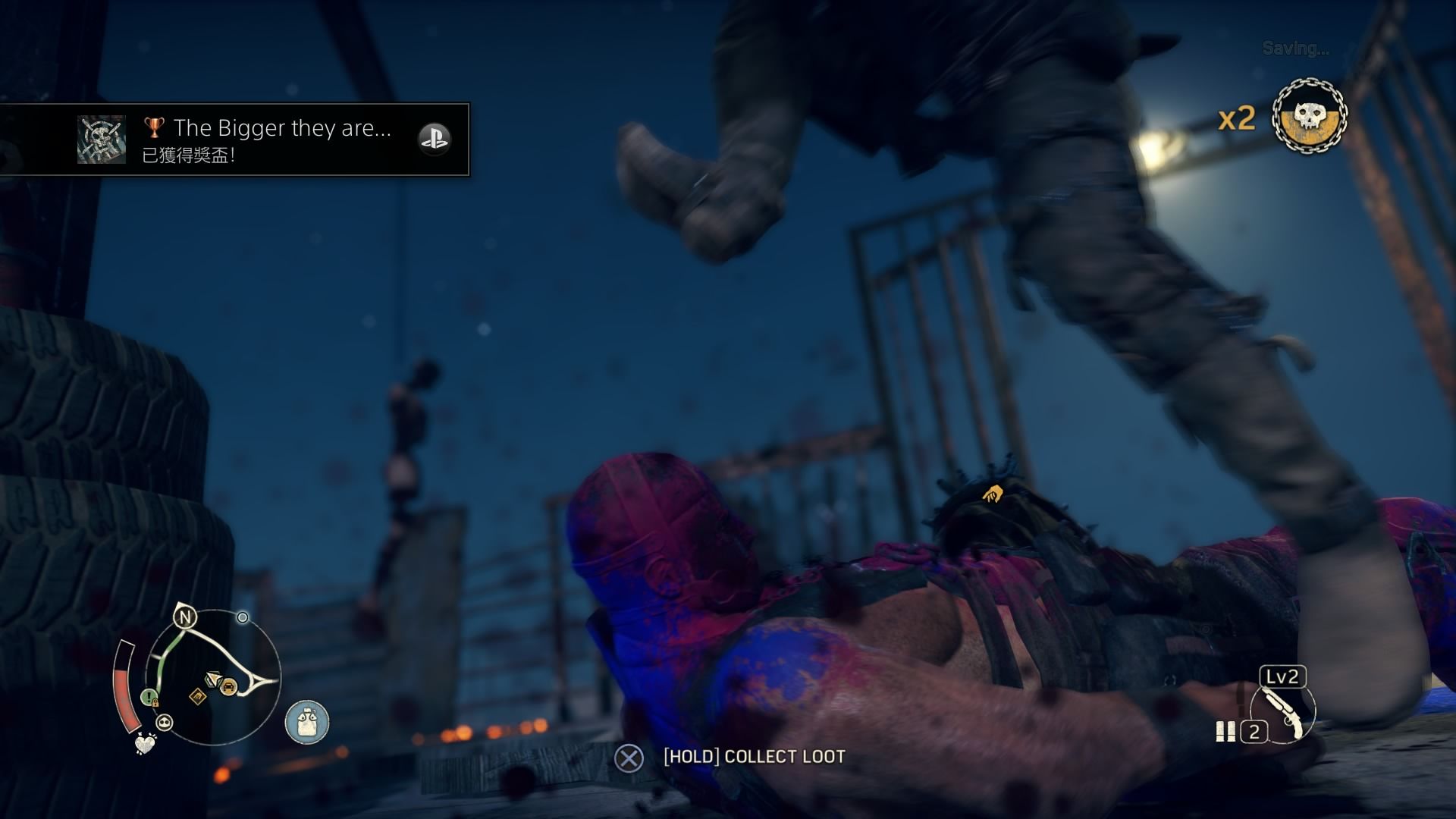Click the north compass indicator

coord(185,617)
